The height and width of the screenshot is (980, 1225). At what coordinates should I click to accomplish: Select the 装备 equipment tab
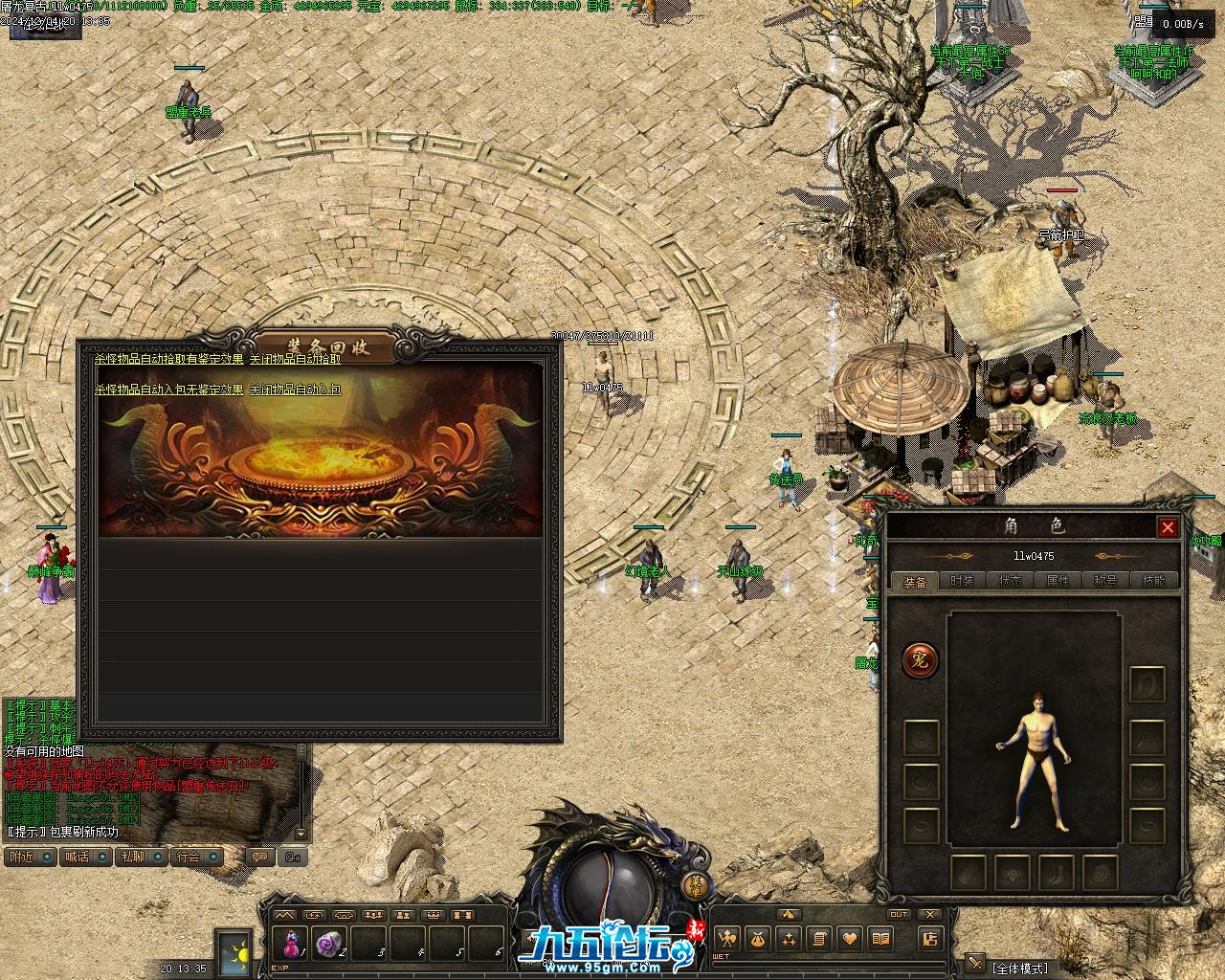(915, 582)
